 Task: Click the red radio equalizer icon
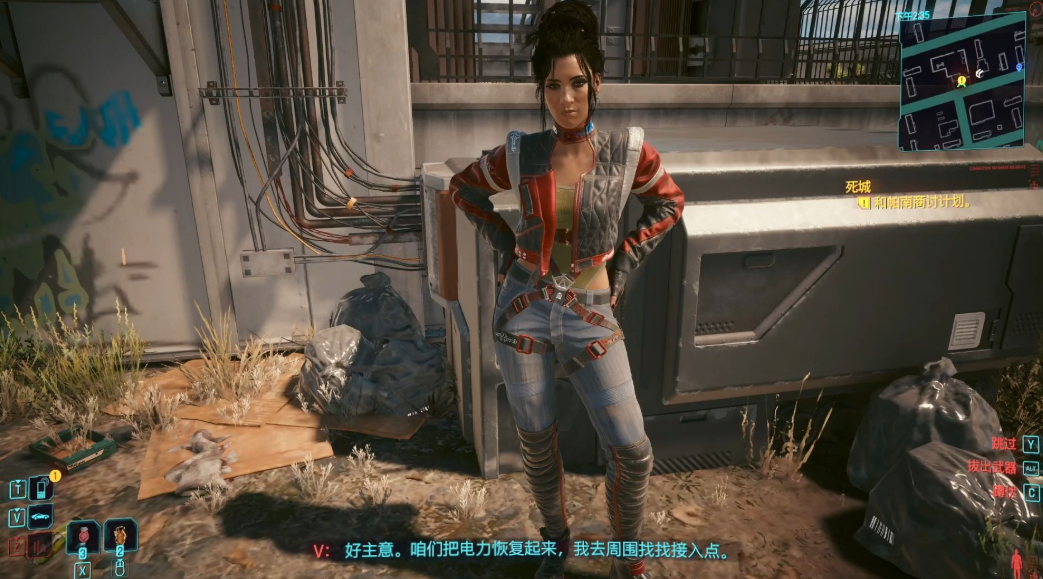(40, 545)
